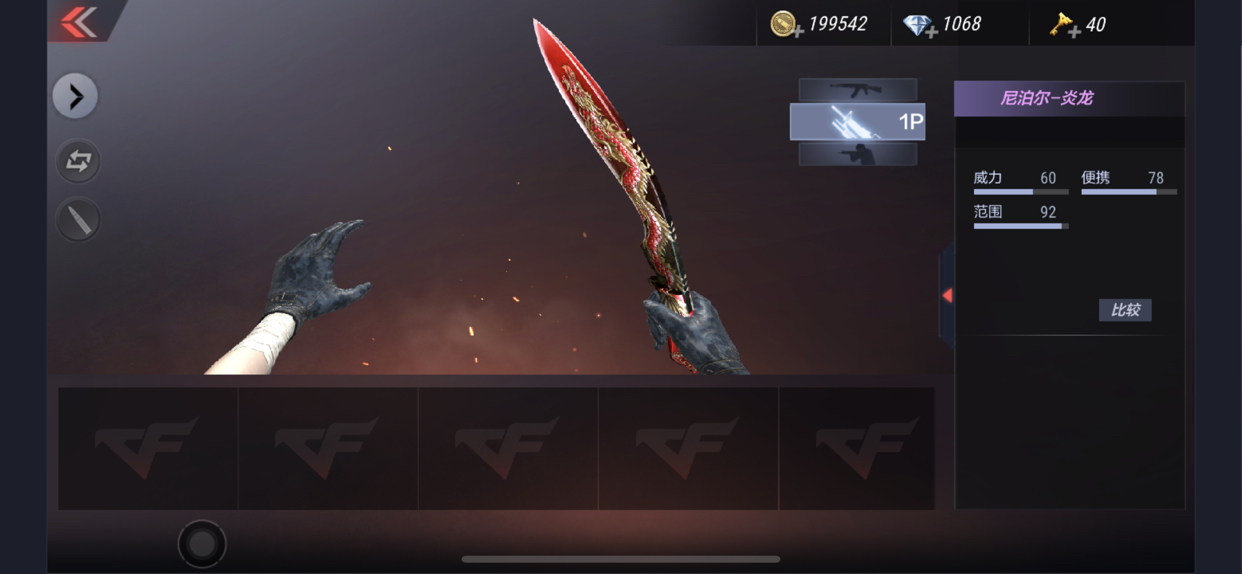The height and width of the screenshot is (574, 1242).
Task: Select the 1P first-person view tab
Action: tap(857, 122)
